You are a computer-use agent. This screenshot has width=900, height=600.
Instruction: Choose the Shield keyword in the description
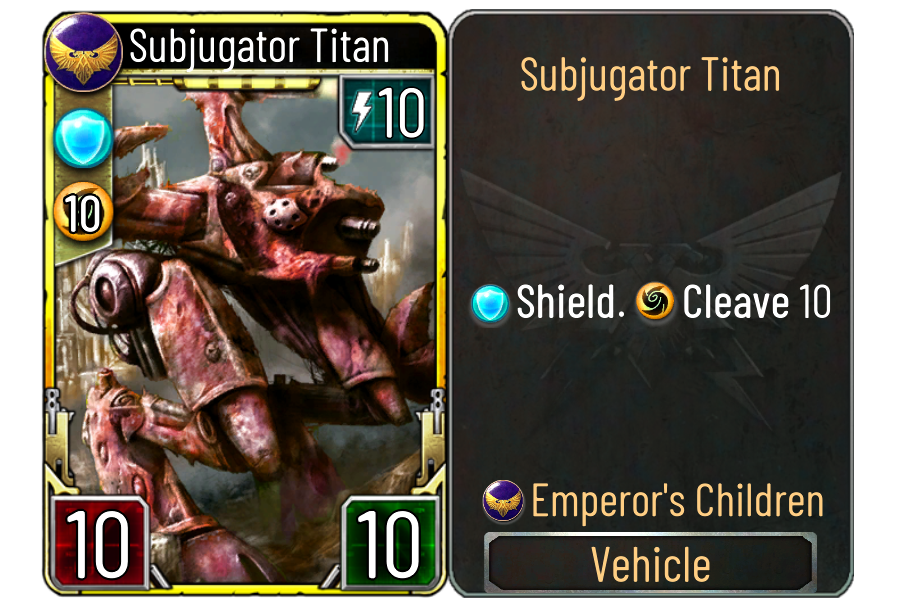click(570, 303)
